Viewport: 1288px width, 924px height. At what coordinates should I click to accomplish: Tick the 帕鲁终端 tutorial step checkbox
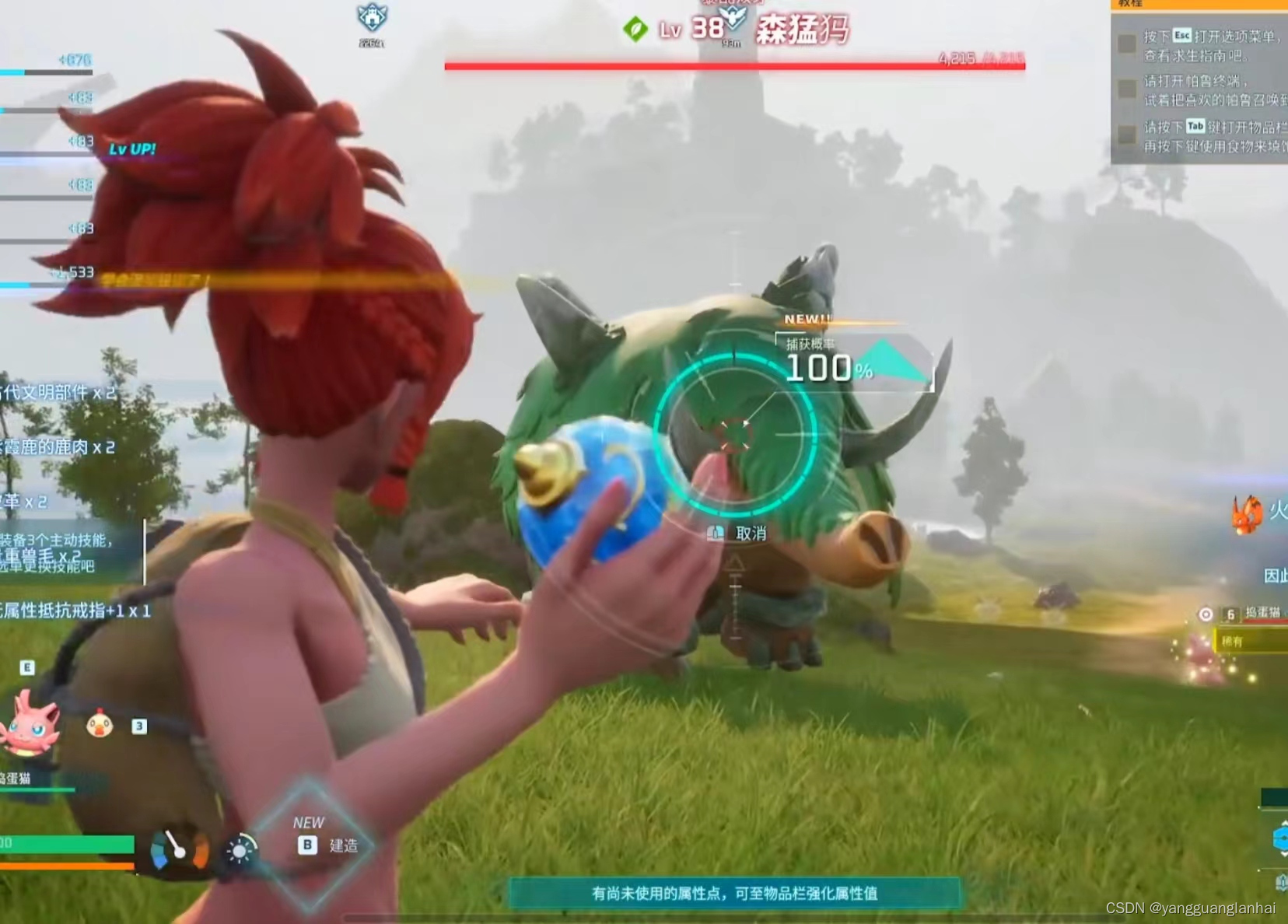(x=1126, y=89)
